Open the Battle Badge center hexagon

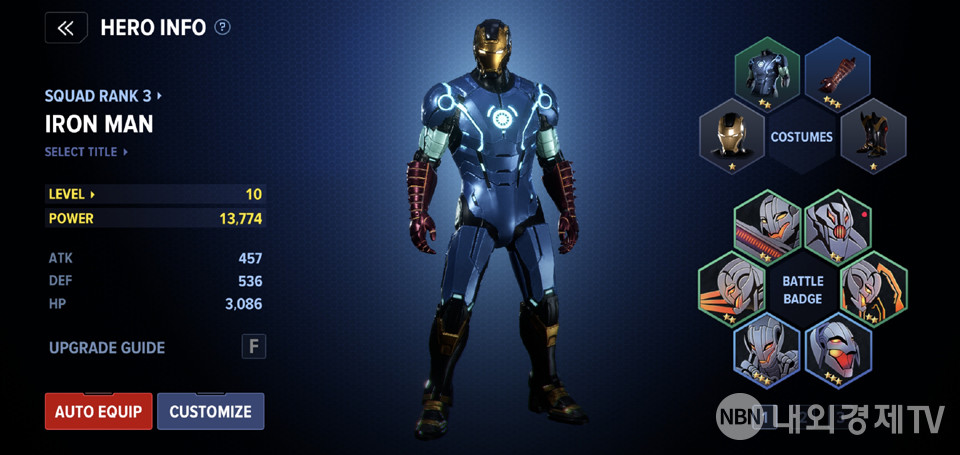[x=802, y=290]
